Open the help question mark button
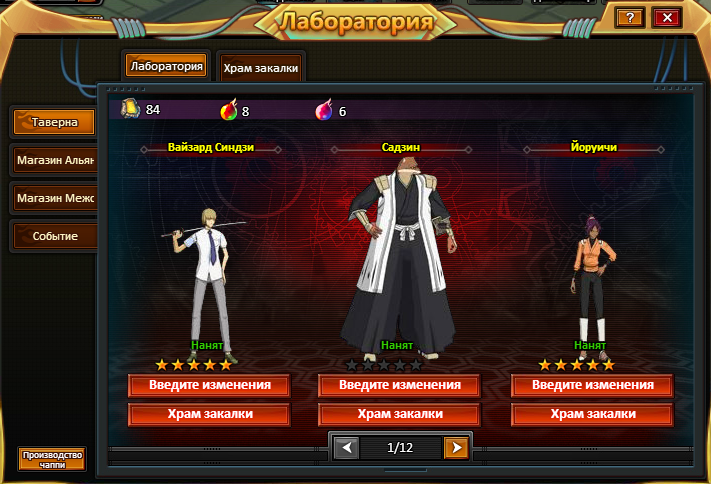Screen dimensions: 711x484 click(x=629, y=17)
